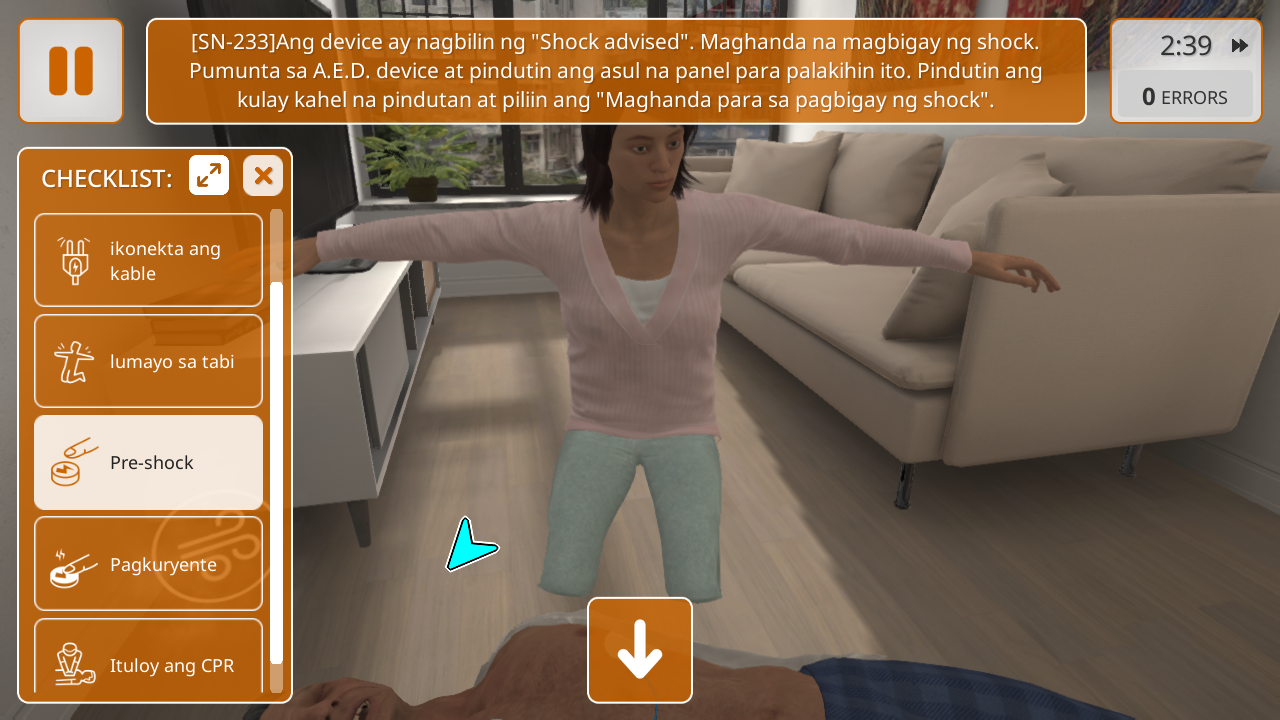This screenshot has height=720, width=1280.
Task: Open the highlighted "Pre-shock" checklist step
Action: click(149, 462)
